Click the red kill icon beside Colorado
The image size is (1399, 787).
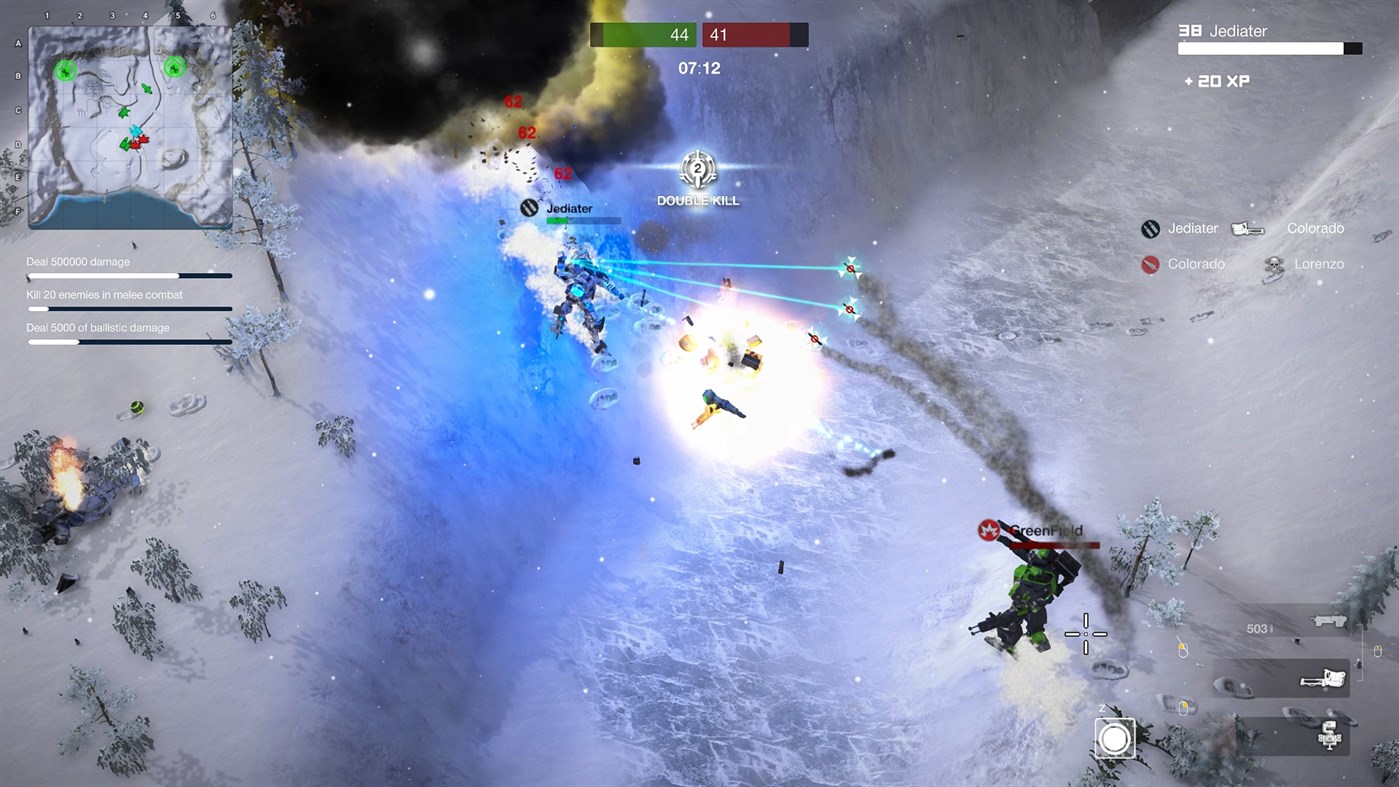[x=1148, y=264]
